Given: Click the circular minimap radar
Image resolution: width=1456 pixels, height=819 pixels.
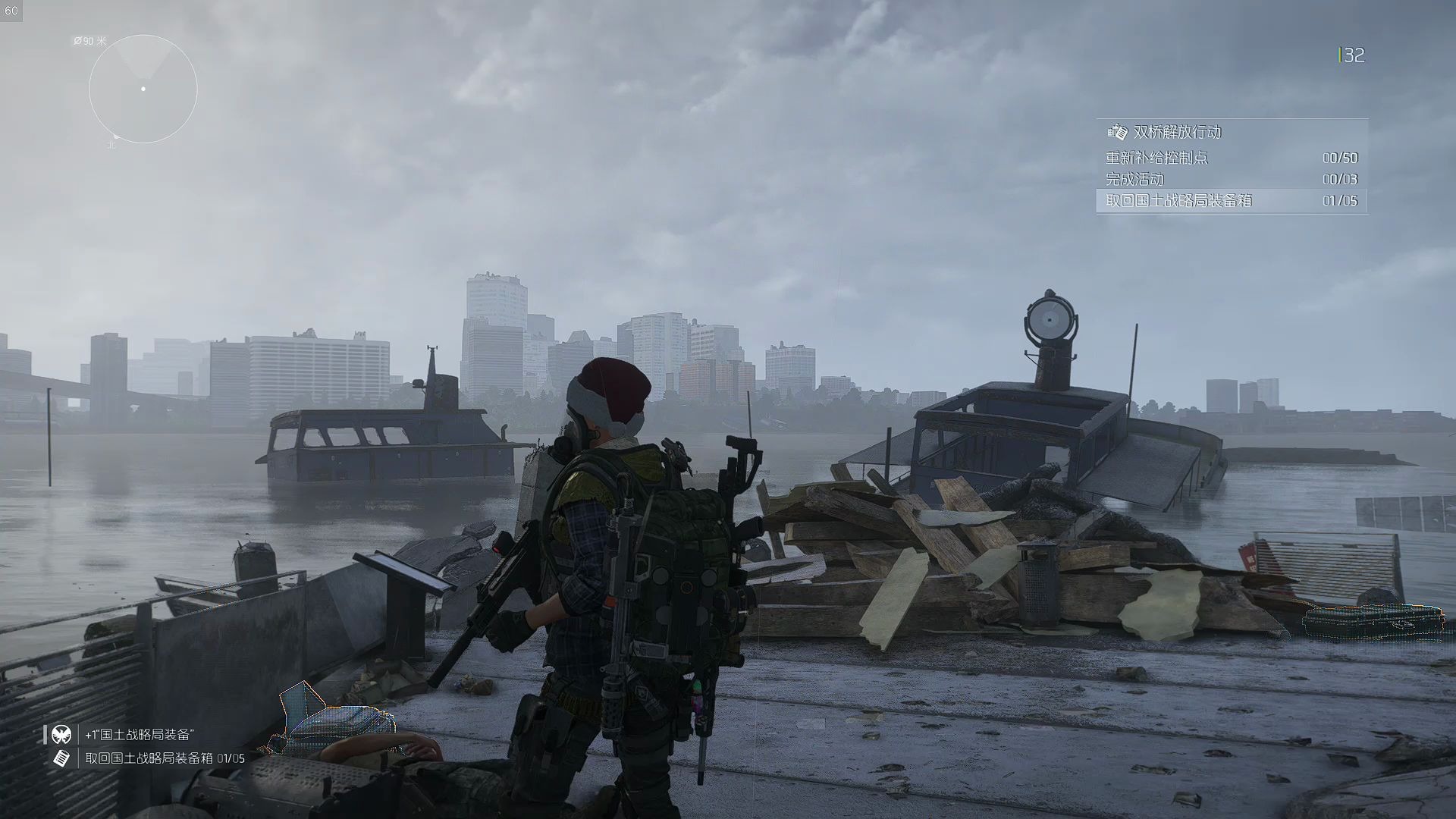Looking at the screenshot, I should click(x=143, y=89).
